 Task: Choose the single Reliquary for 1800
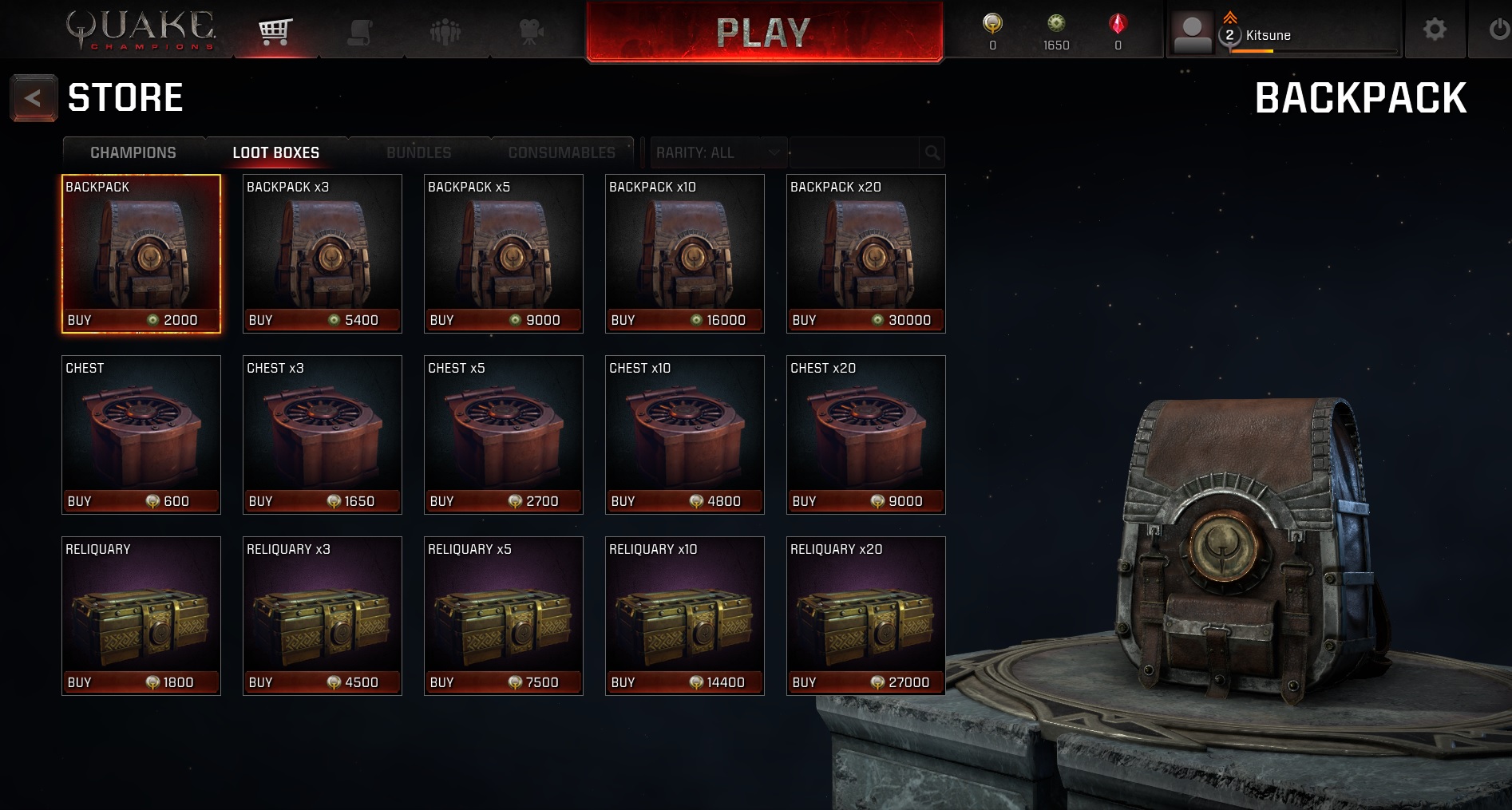click(x=141, y=615)
